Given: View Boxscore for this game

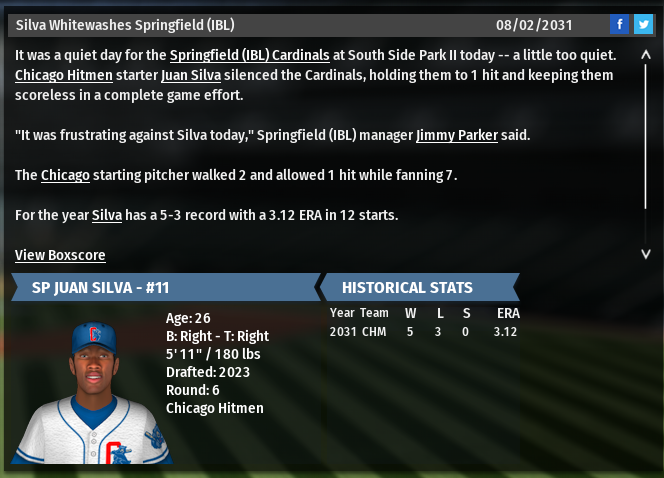Looking at the screenshot, I should tap(60, 255).
